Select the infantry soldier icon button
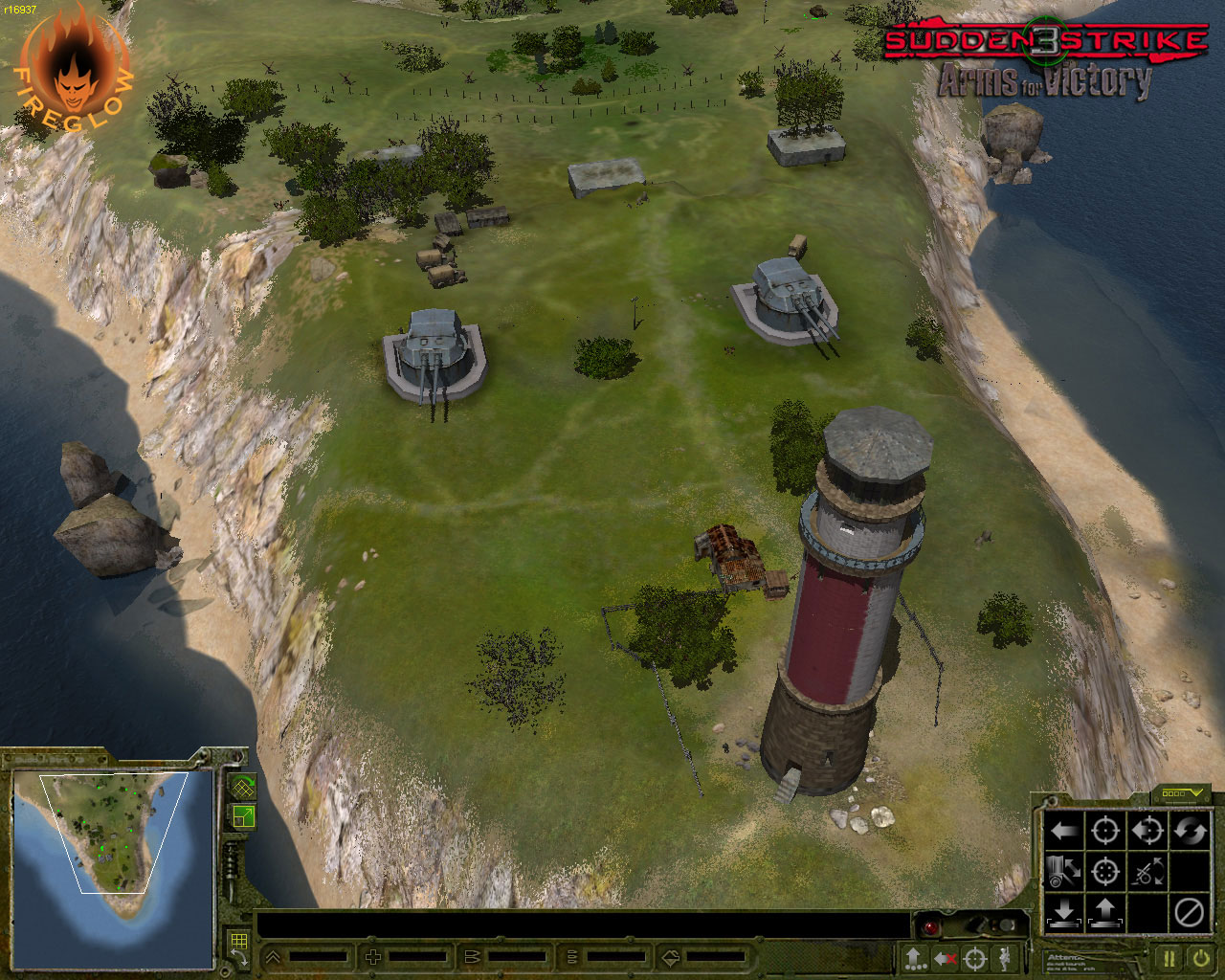The image size is (1225, 980). pyautogui.click(x=1004, y=958)
